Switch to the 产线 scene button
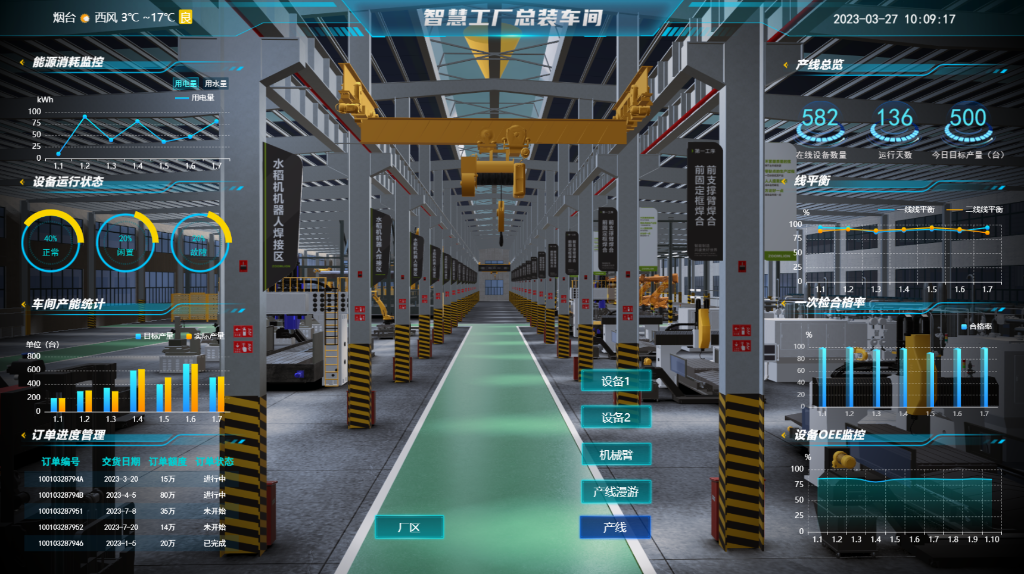This screenshot has height=574, width=1024. pos(615,527)
